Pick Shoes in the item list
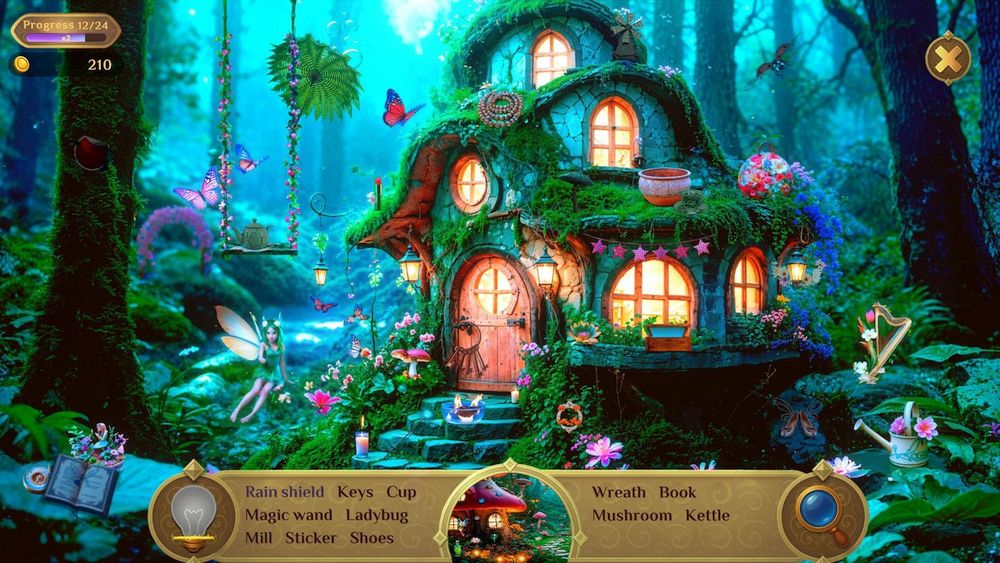This screenshot has height=563, width=1000. [x=371, y=538]
